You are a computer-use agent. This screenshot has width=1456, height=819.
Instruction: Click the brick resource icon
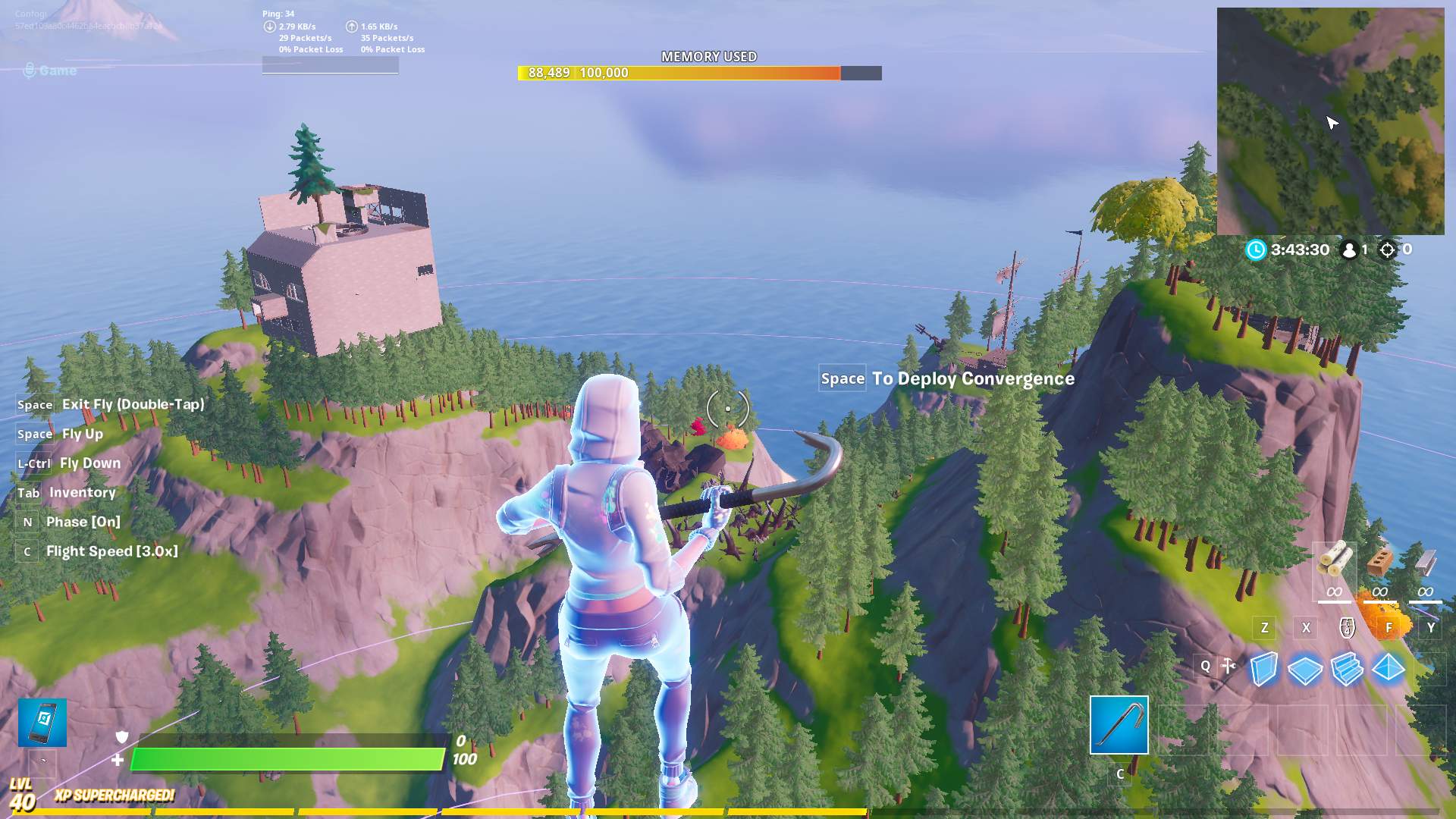(1379, 563)
